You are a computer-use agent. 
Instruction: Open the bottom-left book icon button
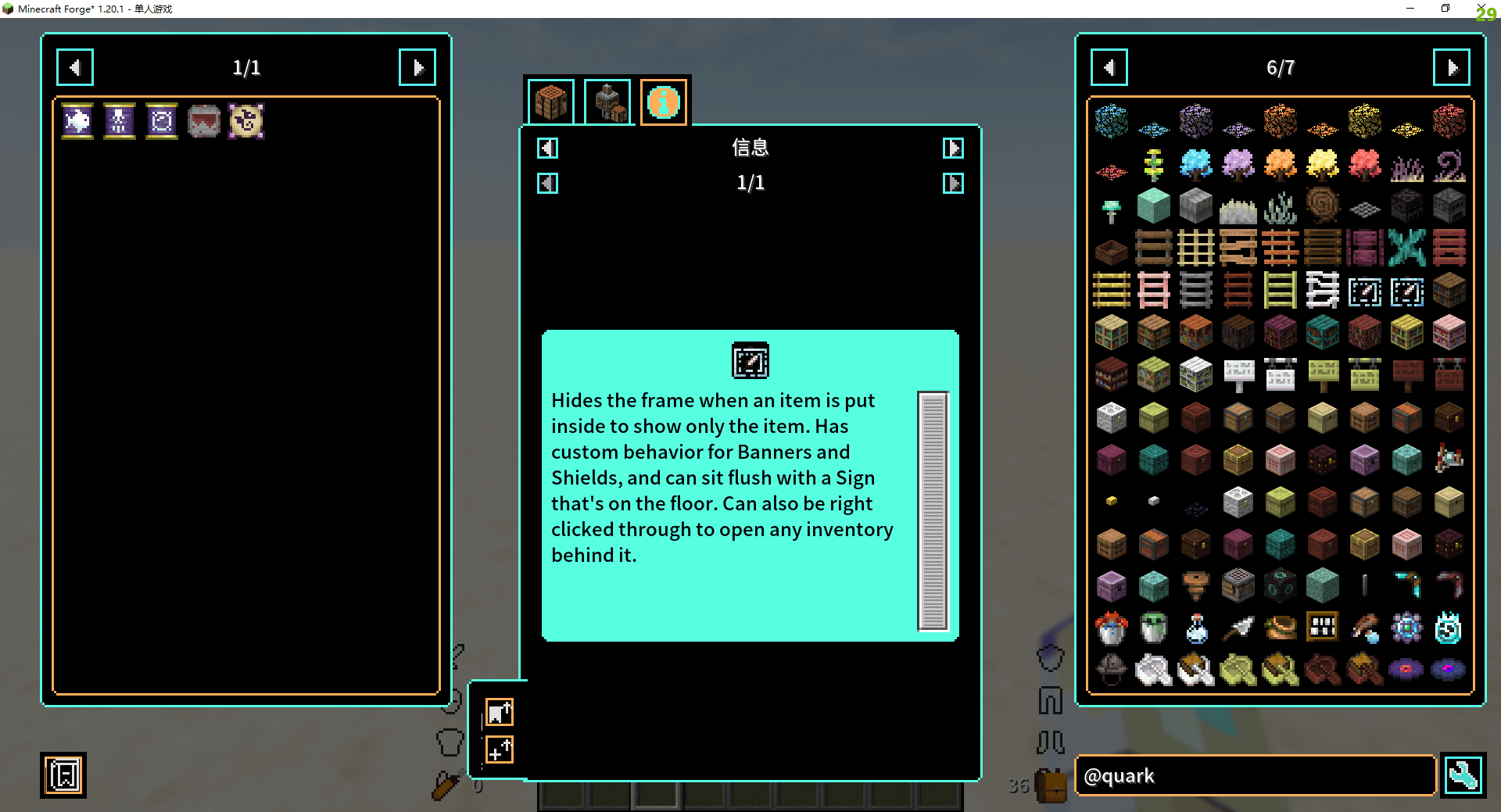tap(63, 775)
